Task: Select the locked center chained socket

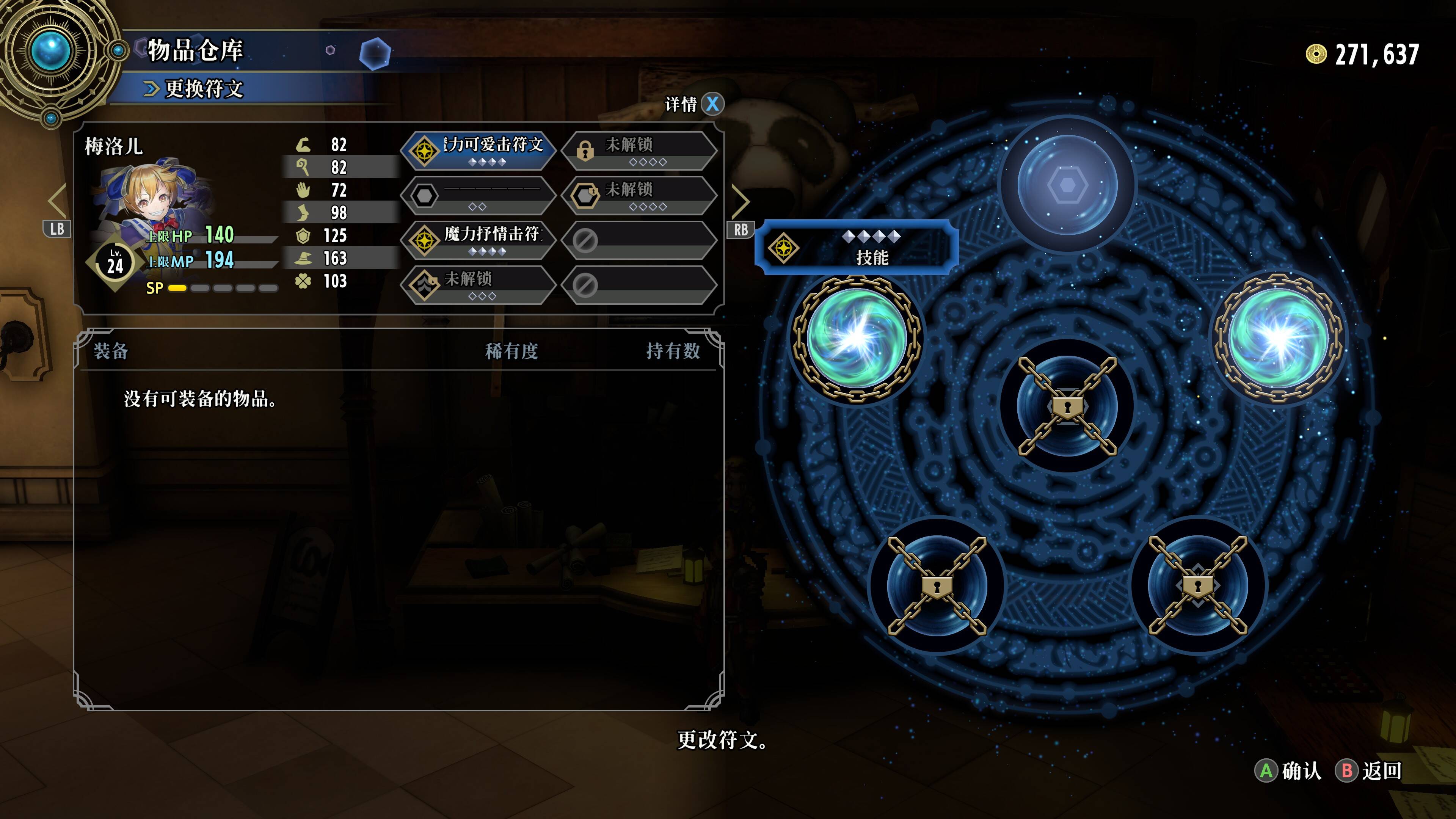Action: point(1067,406)
